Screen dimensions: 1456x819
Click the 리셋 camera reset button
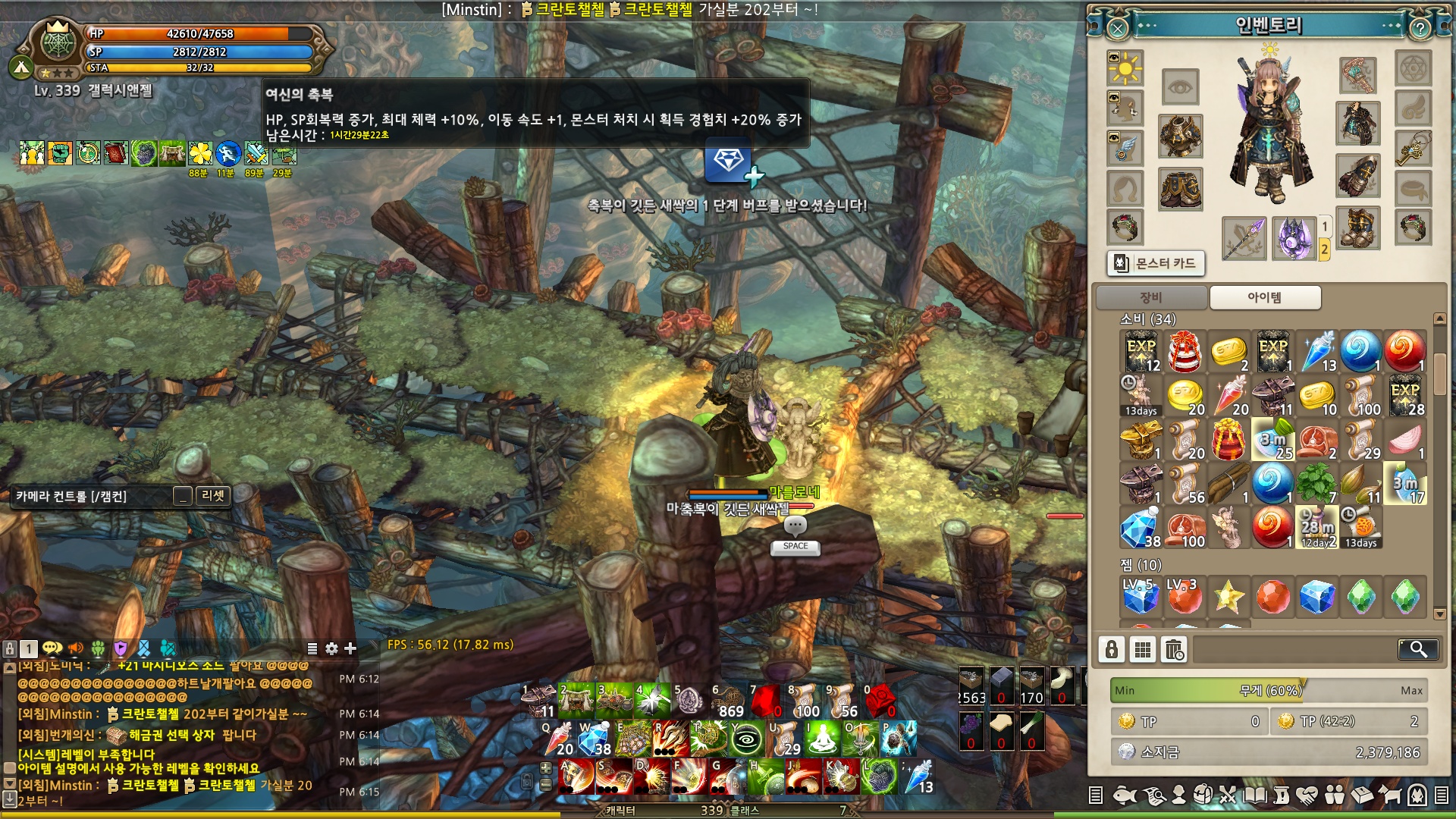213,496
